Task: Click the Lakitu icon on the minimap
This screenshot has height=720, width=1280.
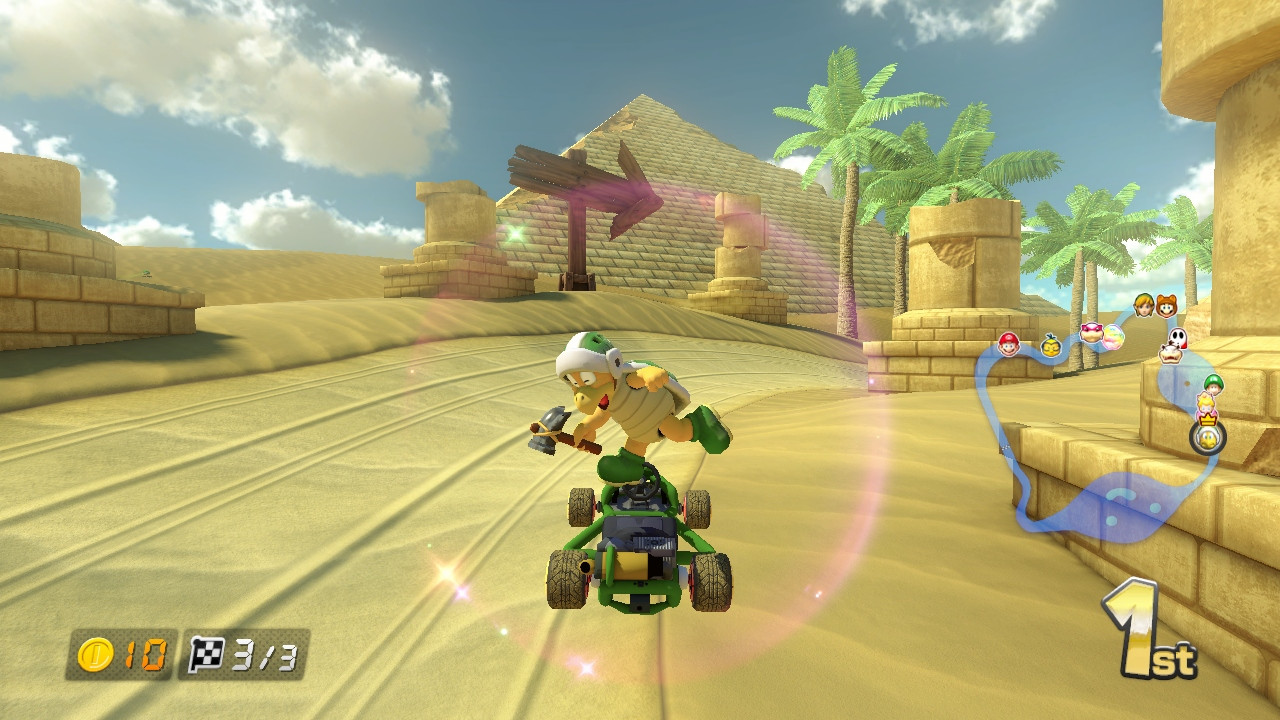Action: 1051,345
